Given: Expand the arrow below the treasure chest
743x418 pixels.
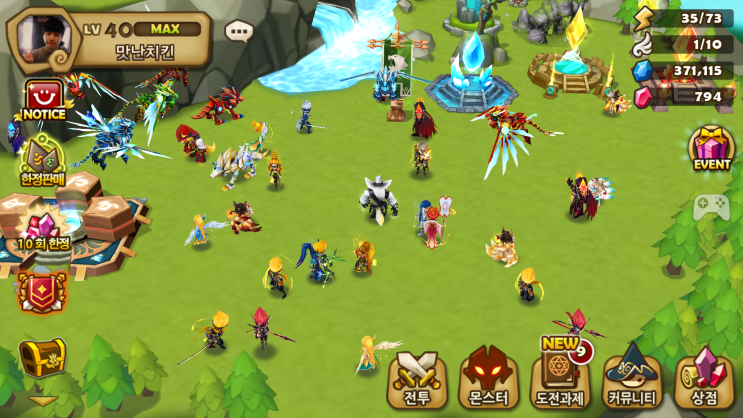Looking at the screenshot, I should coord(42,401).
